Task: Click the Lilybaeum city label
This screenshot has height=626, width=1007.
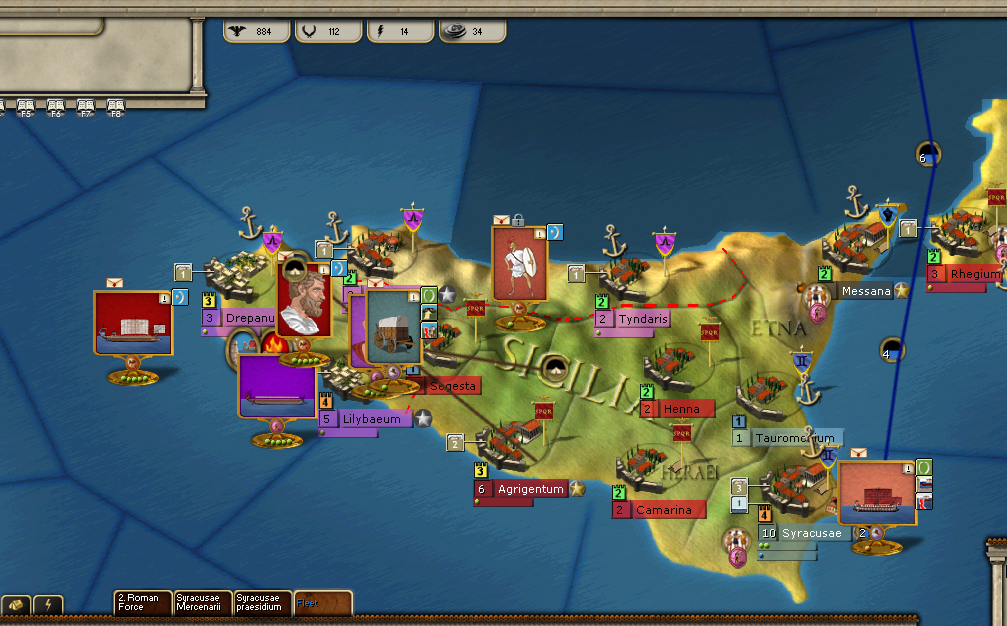Action: [372, 419]
